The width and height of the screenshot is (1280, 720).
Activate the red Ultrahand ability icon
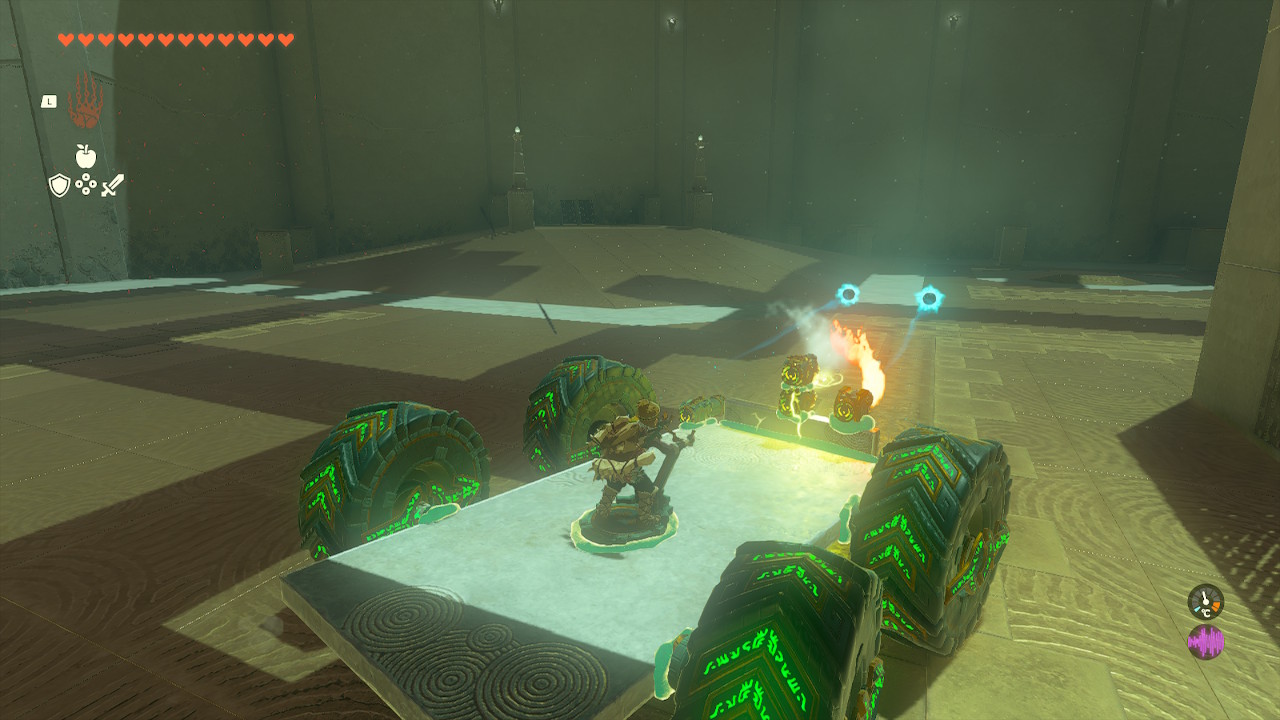[x=85, y=100]
